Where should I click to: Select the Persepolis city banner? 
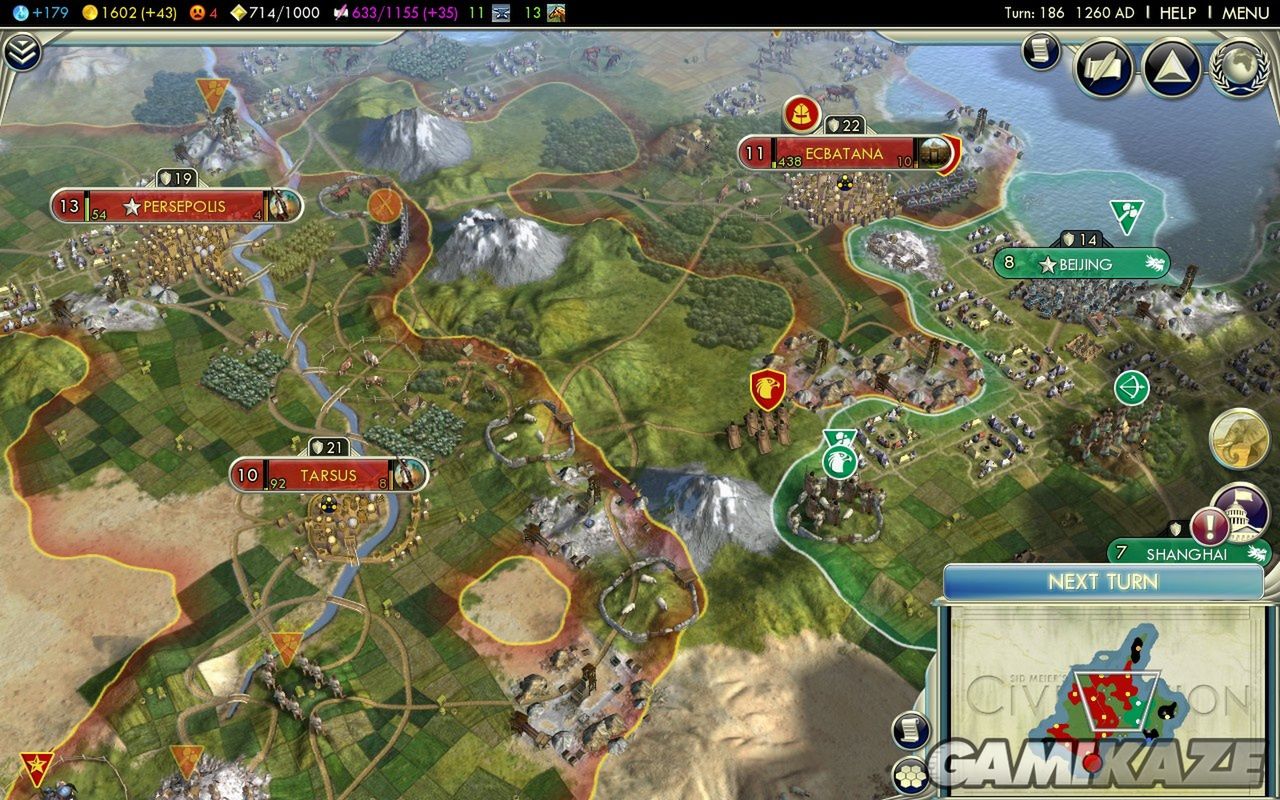177,207
